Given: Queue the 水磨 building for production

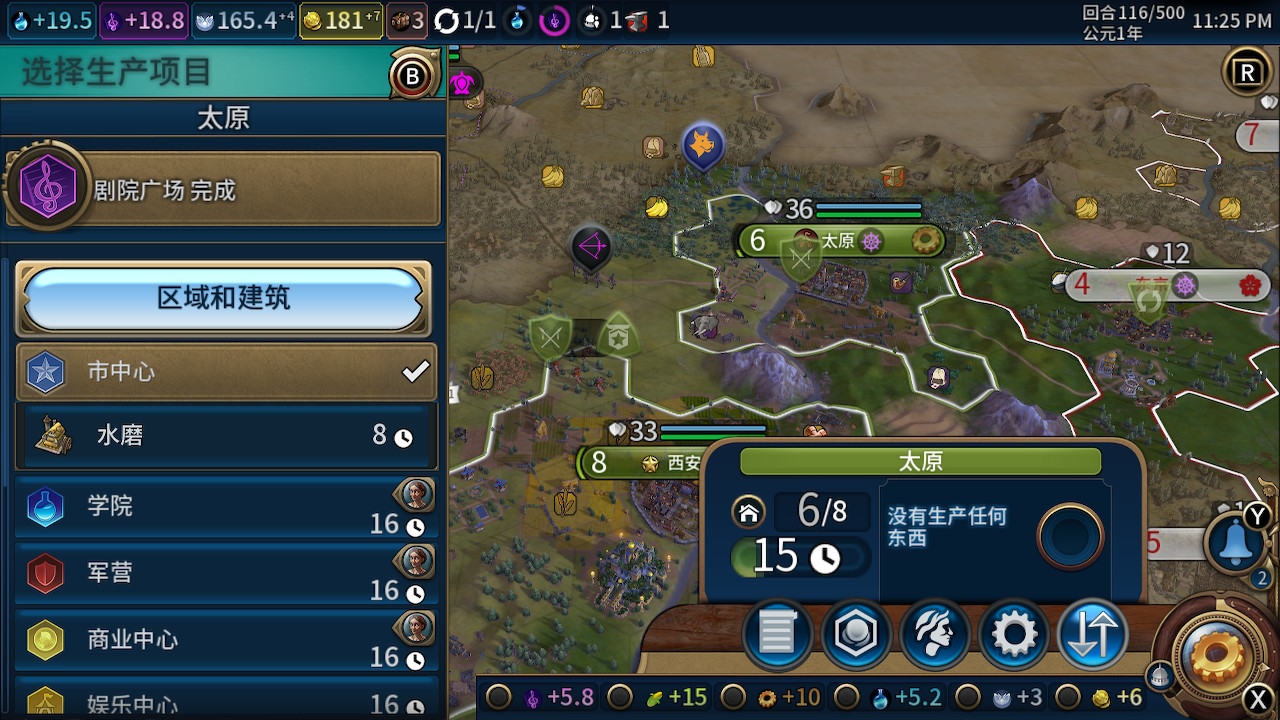Looking at the screenshot, I should [226, 435].
